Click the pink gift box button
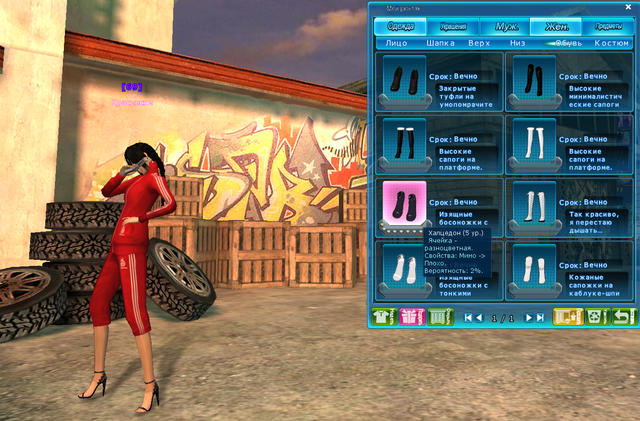 click(411, 317)
